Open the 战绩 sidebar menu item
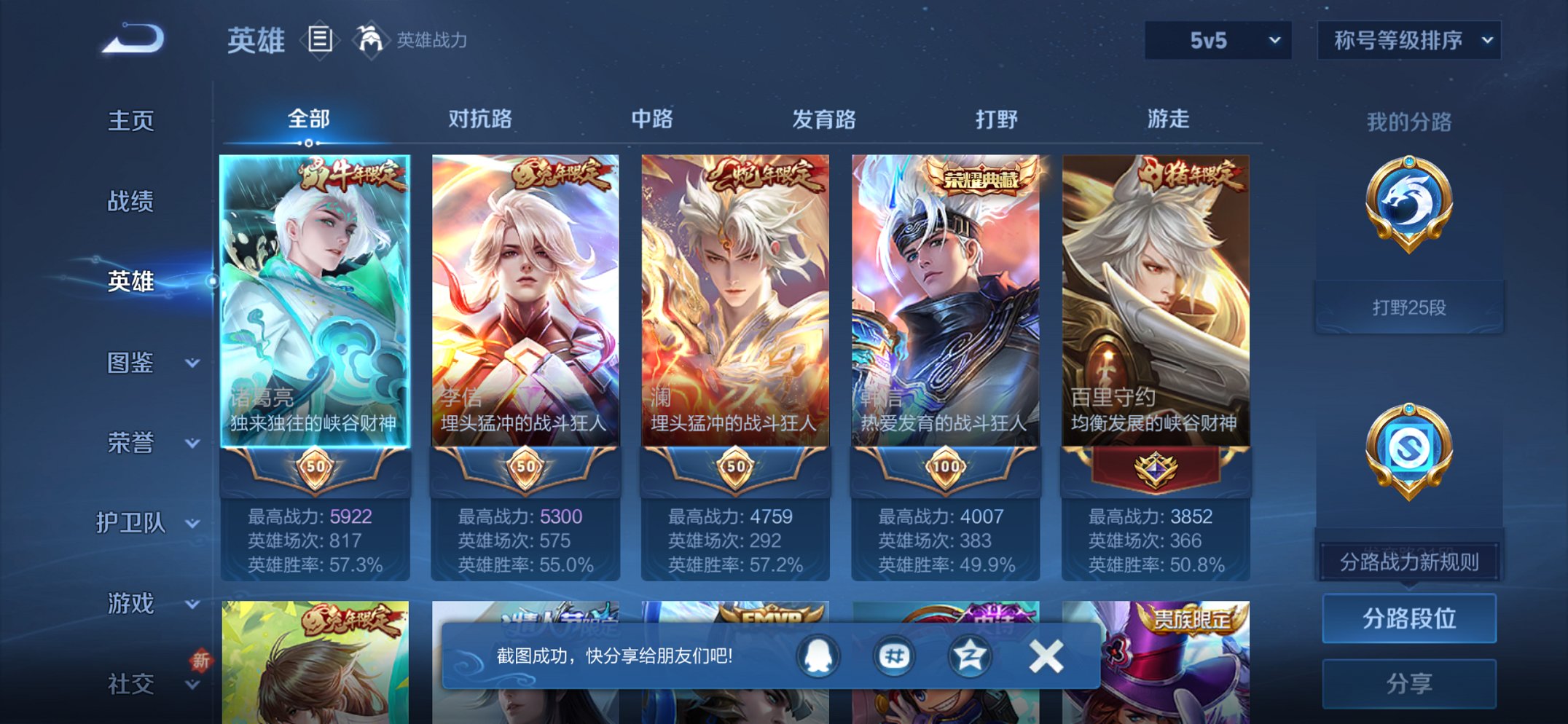 130,202
